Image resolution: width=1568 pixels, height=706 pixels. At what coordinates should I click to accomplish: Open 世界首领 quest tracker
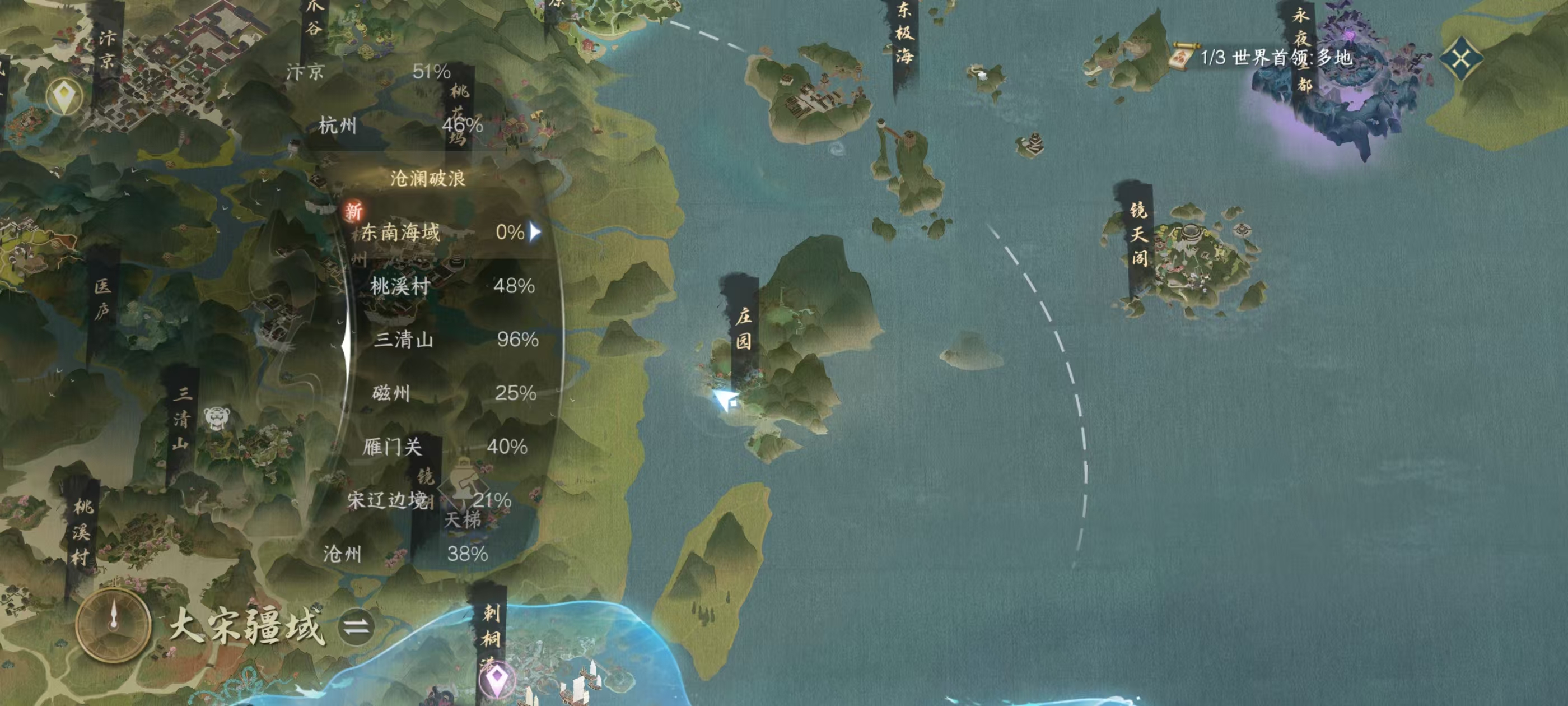[1263, 58]
